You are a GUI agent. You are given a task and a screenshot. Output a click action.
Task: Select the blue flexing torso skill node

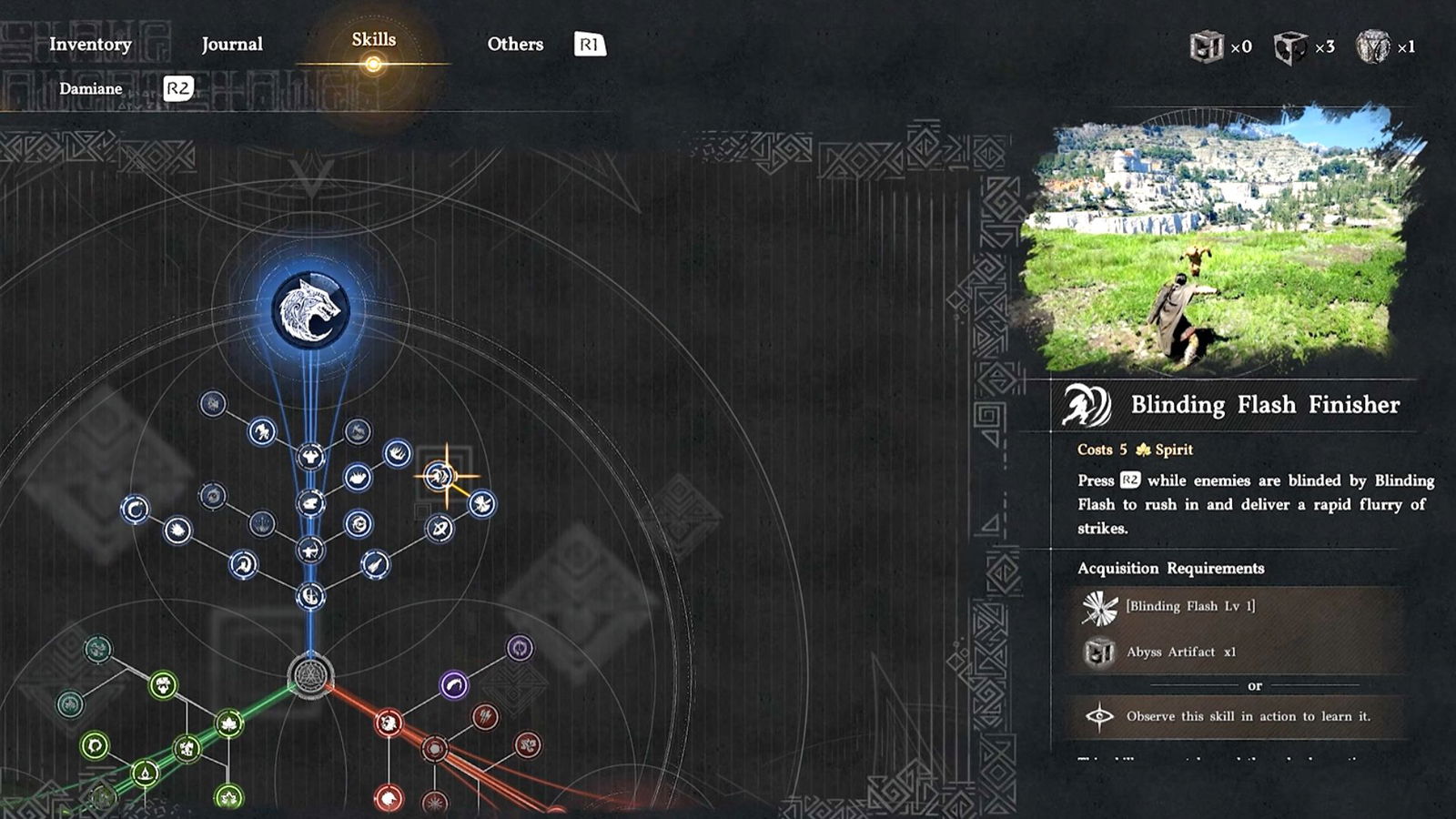tap(310, 456)
